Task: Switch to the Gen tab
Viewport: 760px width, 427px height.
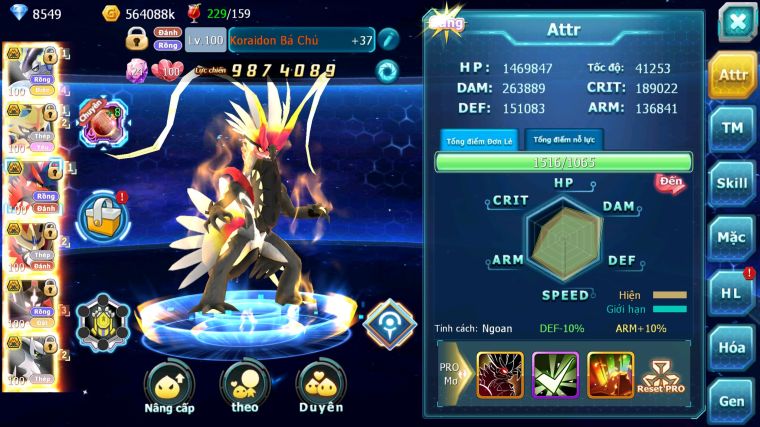Action: (x=732, y=399)
